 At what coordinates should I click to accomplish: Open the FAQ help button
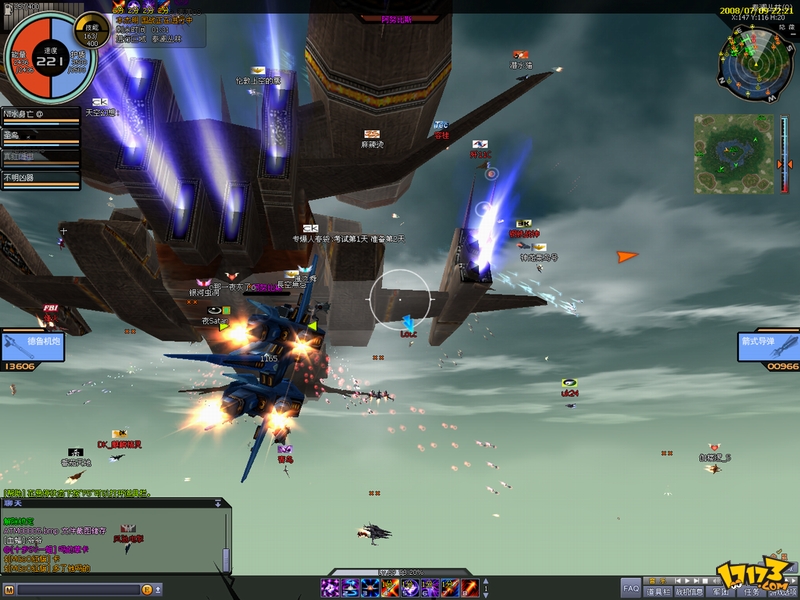630,589
